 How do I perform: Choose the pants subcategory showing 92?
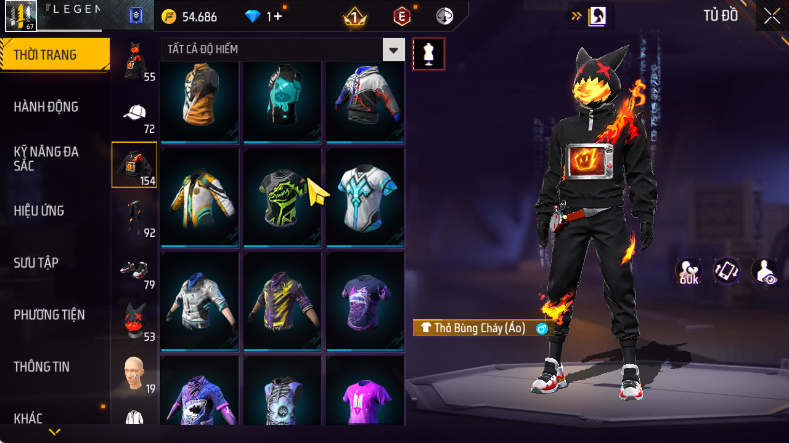[134, 217]
